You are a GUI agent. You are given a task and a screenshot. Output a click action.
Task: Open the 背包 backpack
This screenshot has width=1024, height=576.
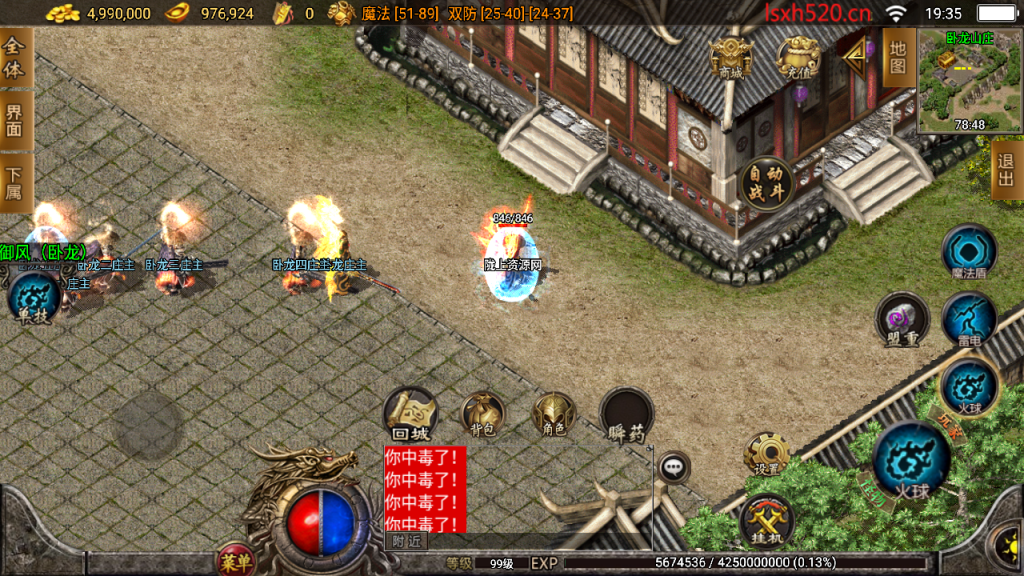(483, 414)
